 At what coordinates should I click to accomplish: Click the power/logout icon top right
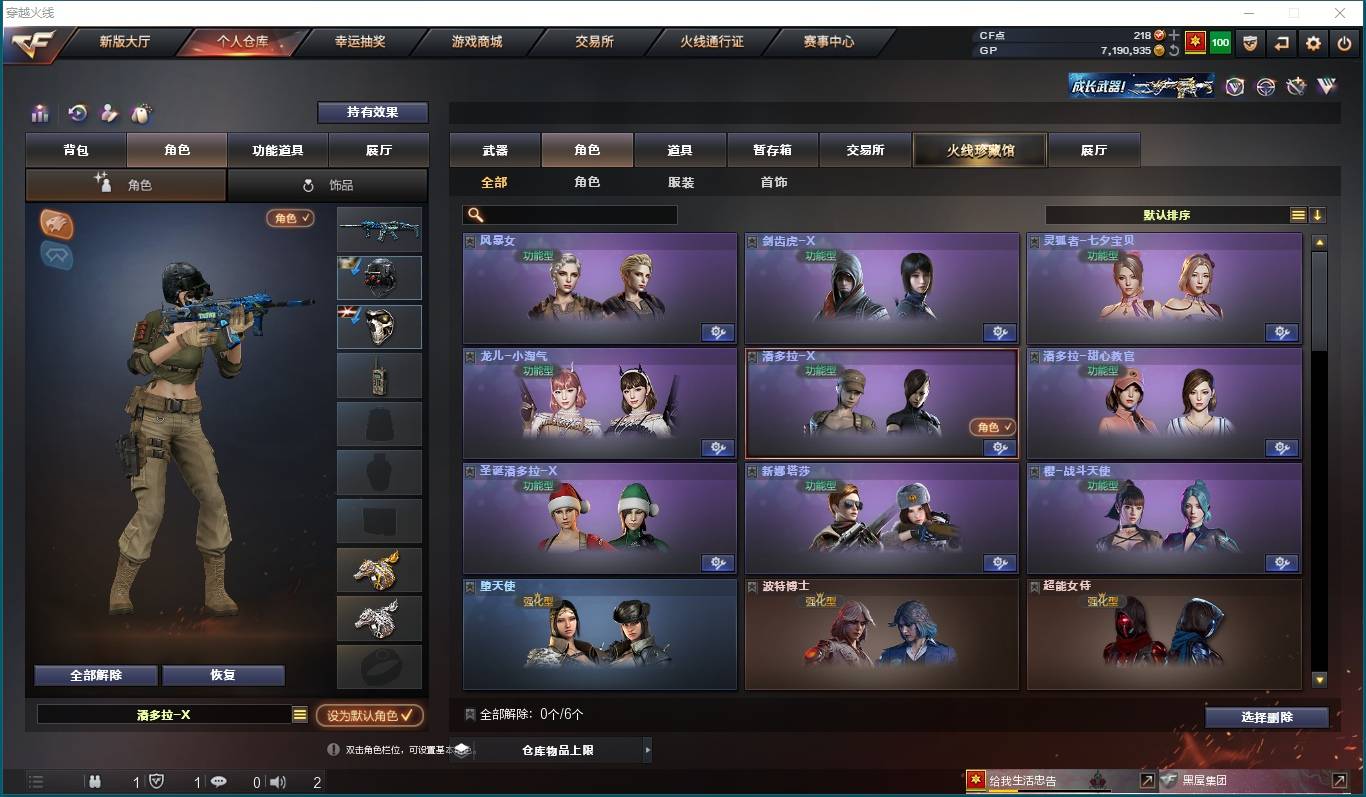pos(1342,43)
